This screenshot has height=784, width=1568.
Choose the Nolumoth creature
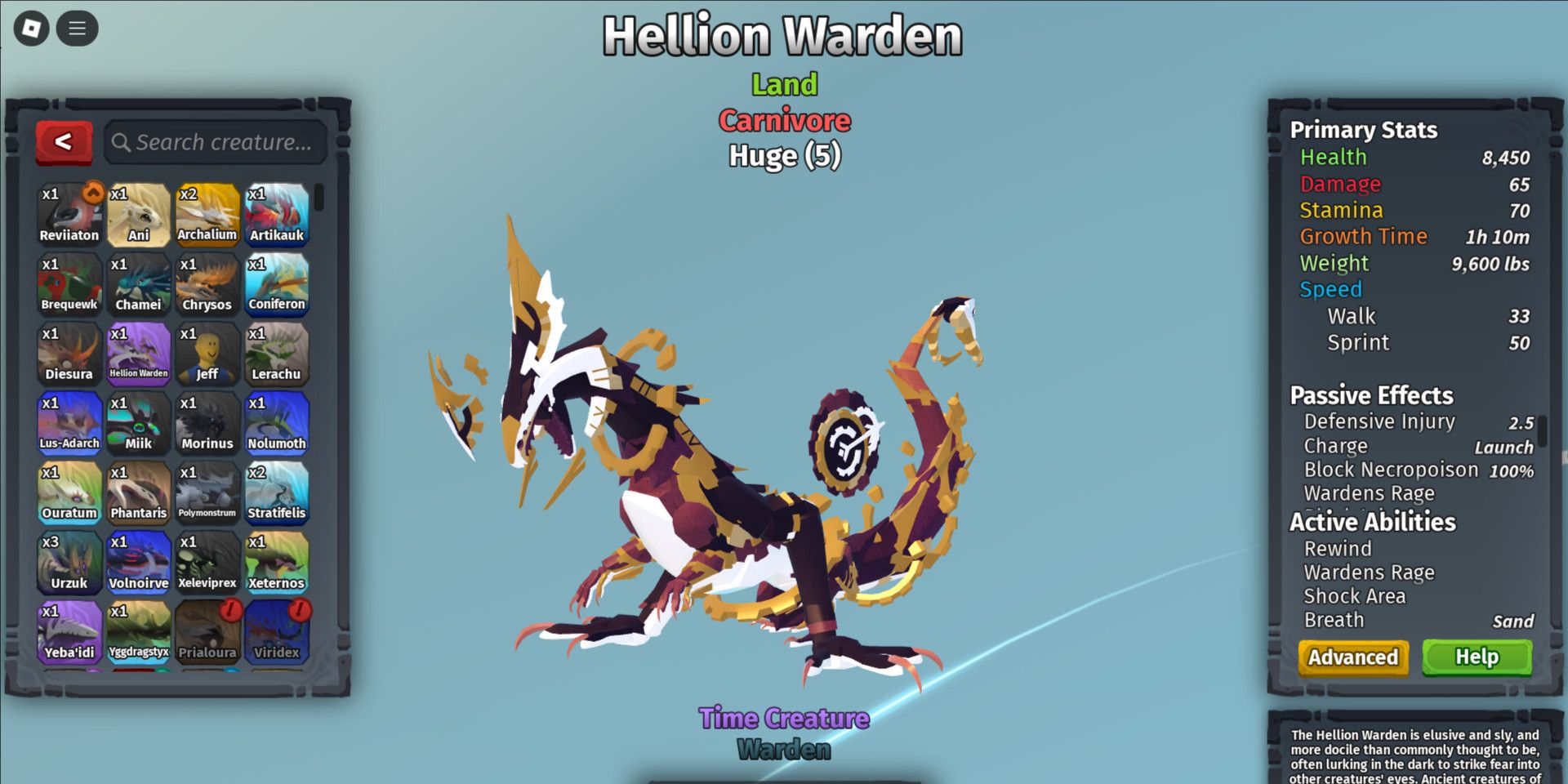(277, 422)
